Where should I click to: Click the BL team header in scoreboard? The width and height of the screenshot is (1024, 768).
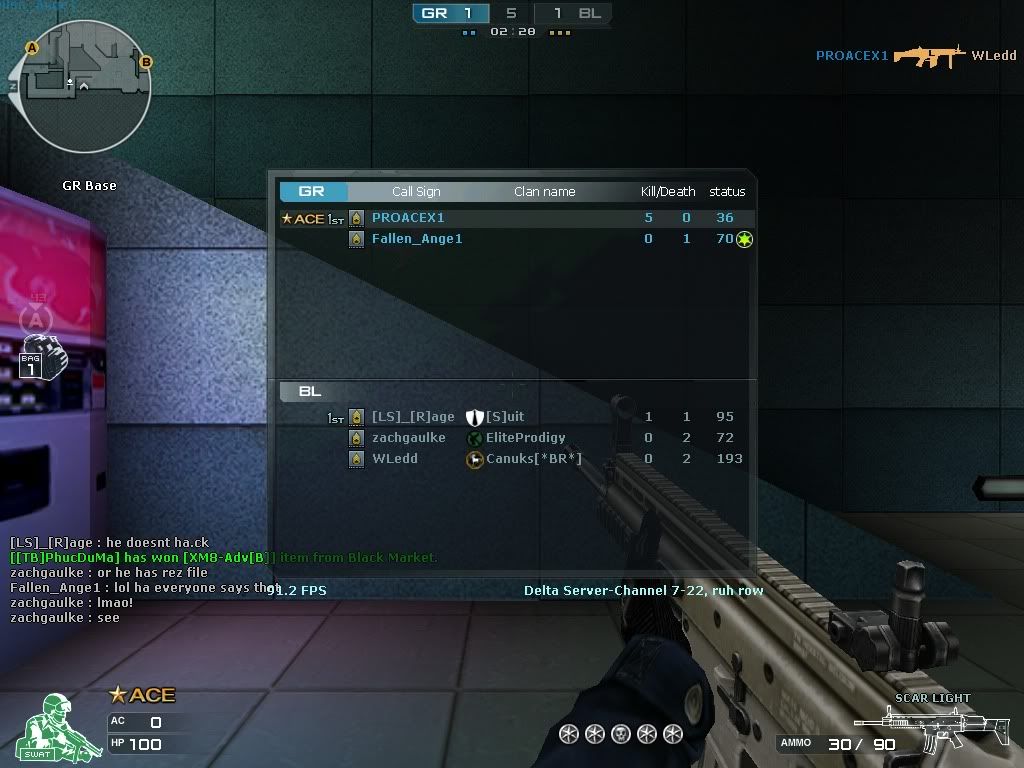(310, 391)
